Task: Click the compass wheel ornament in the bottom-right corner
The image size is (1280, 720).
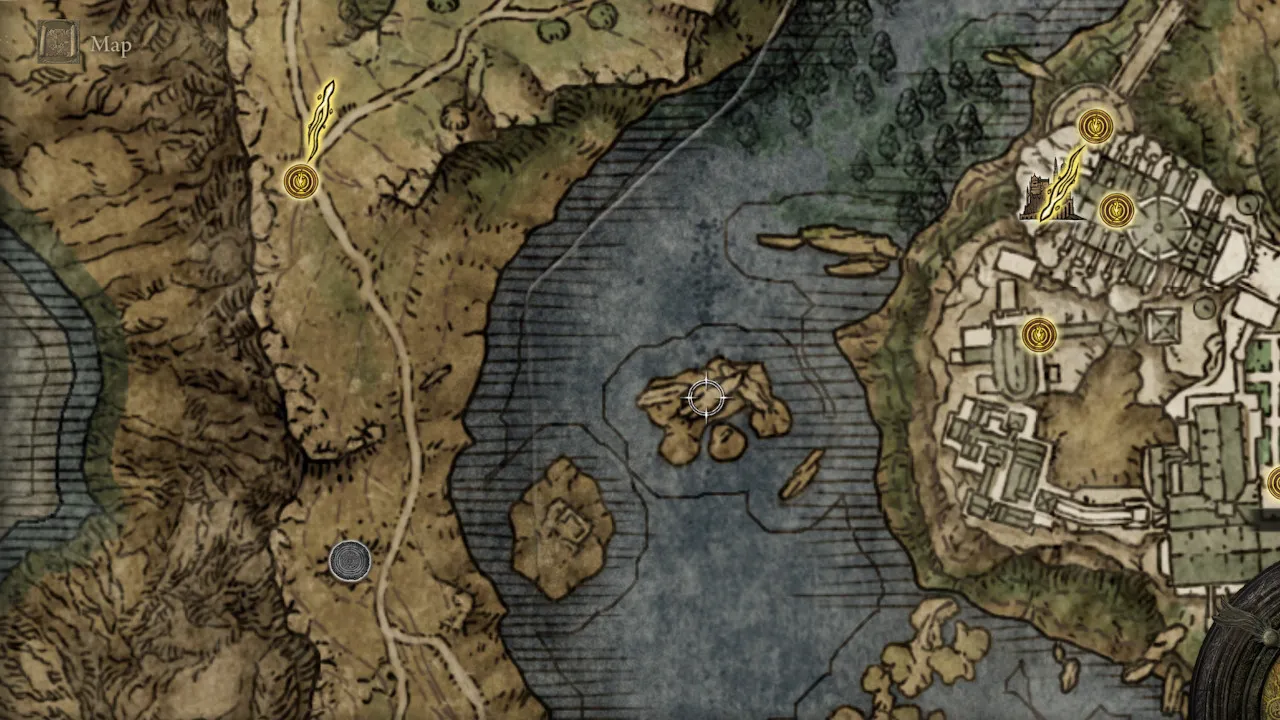Action: point(1250,690)
